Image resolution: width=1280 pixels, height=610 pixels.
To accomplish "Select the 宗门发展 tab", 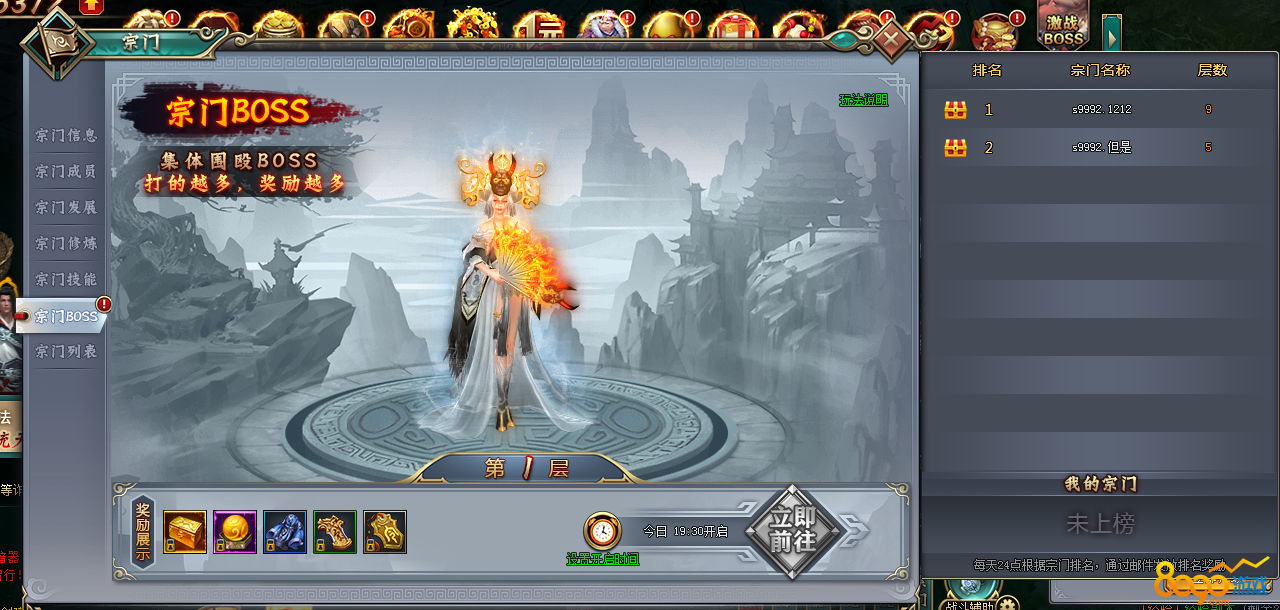I will [66, 208].
